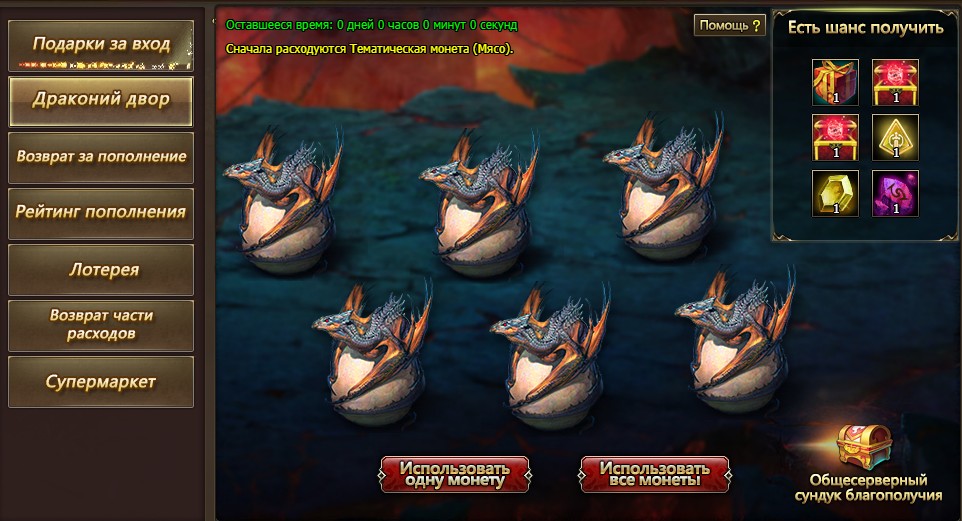View the purple rune stone reward
This screenshot has width=962, height=521.
point(895,193)
